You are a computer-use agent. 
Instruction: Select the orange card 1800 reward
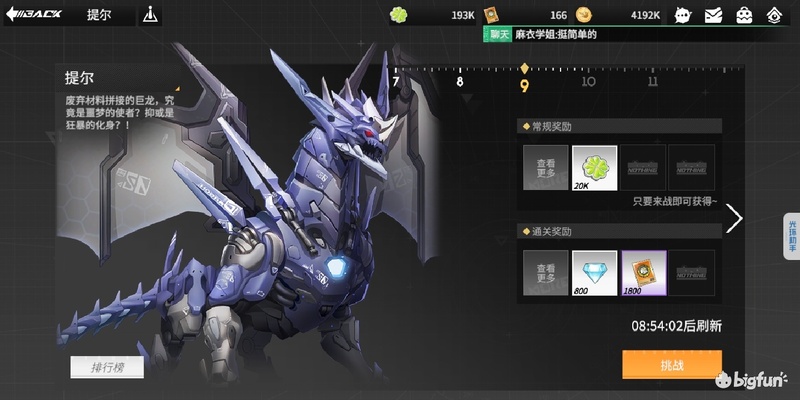click(x=643, y=272)
